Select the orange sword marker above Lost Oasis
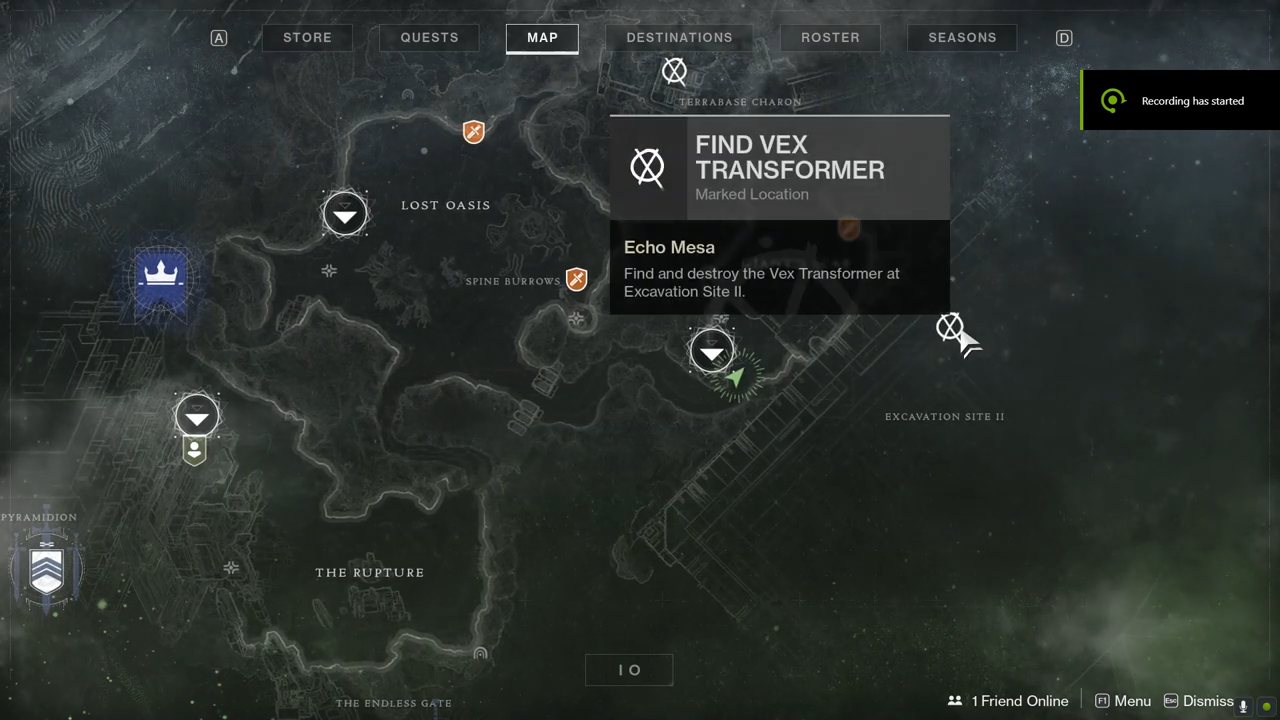 point(474,131)
